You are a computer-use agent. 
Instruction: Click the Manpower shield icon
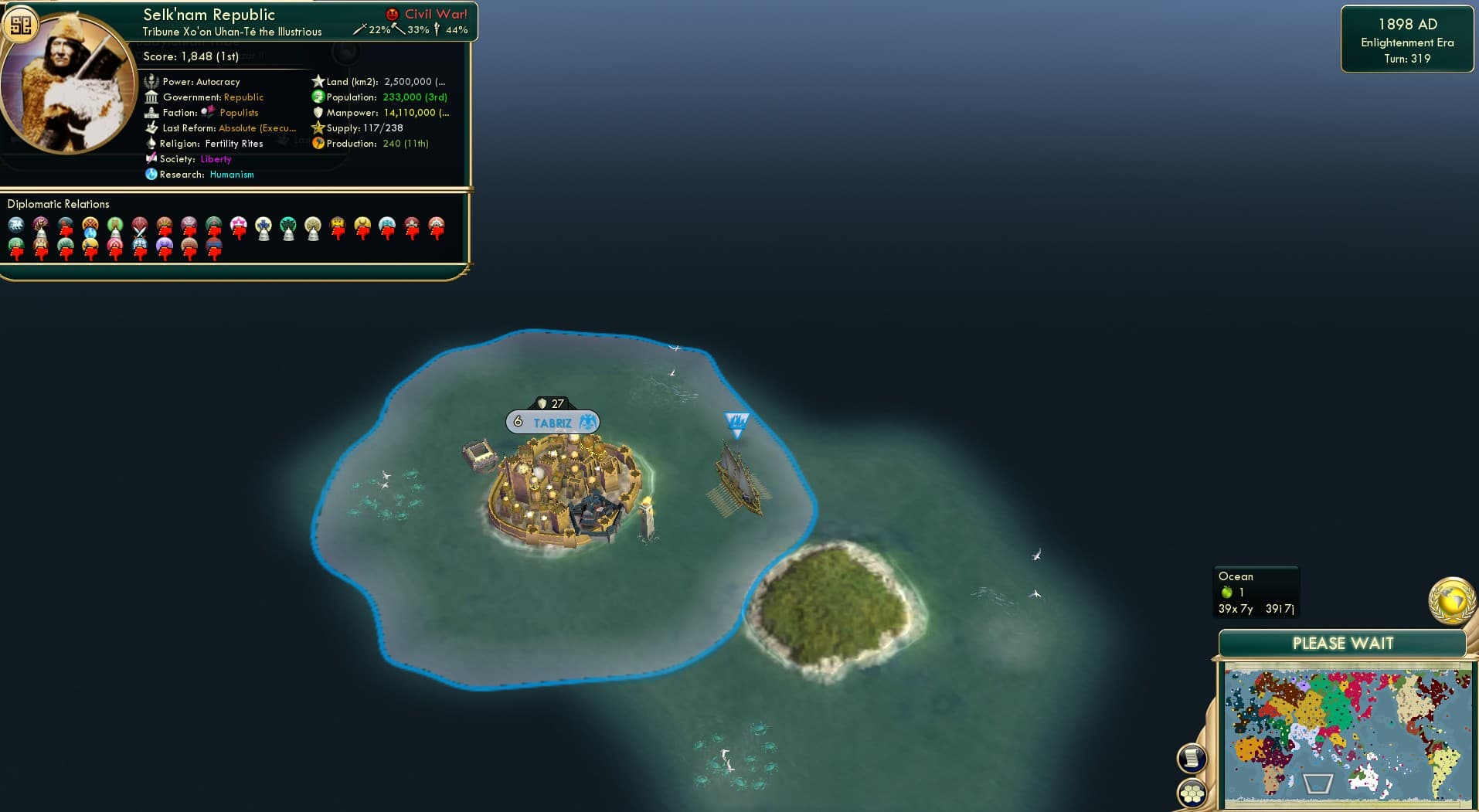(x=317, y=113)
